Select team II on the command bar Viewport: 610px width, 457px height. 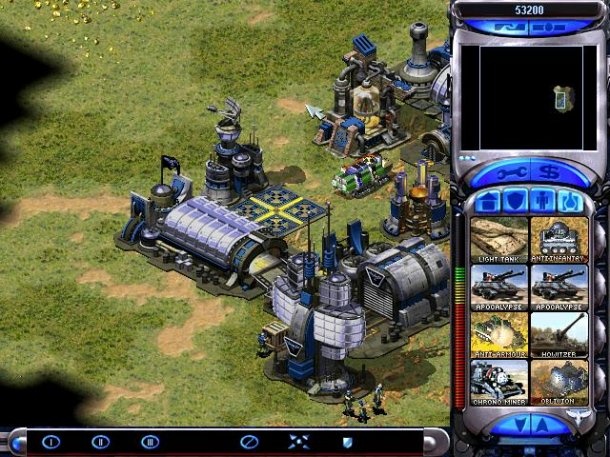coord(100,441)
